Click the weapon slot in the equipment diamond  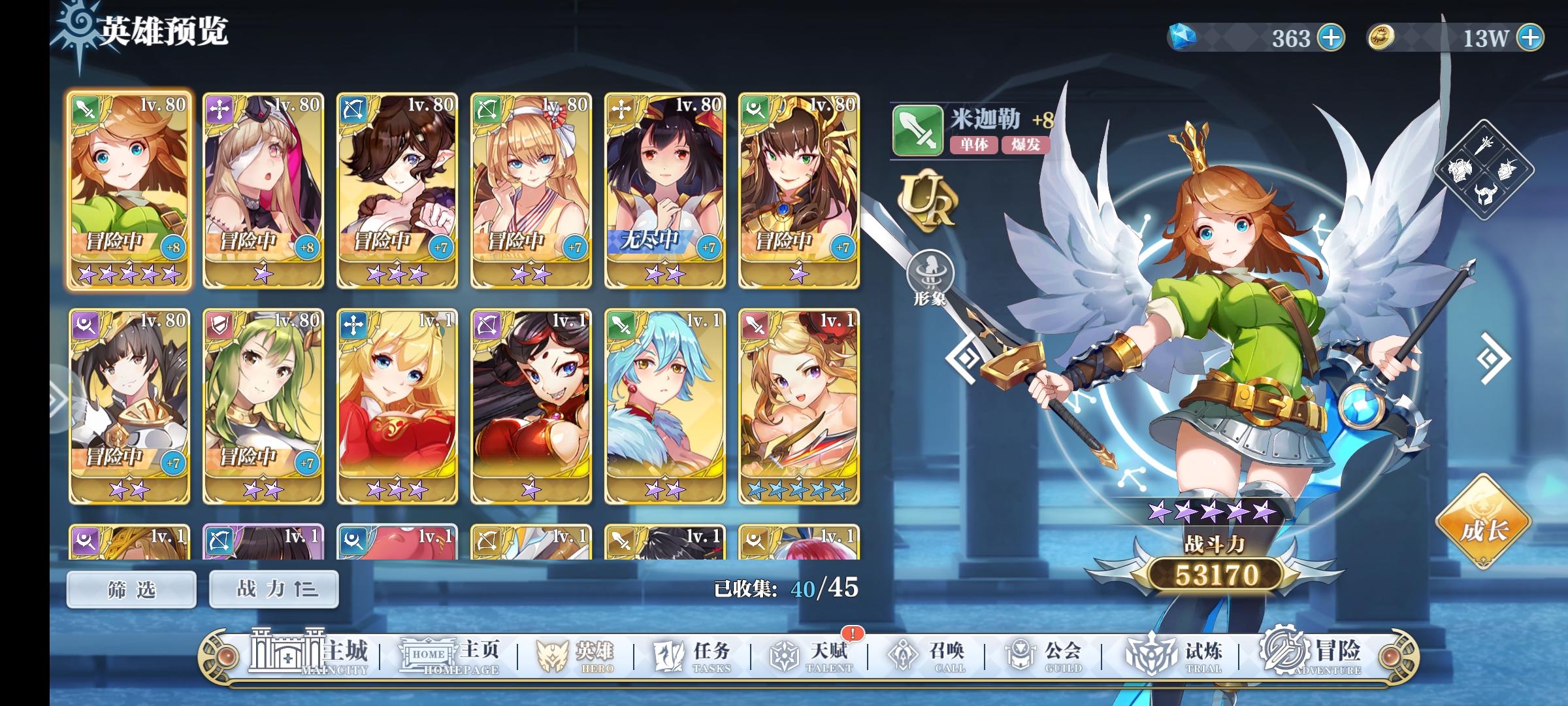tap(1484, 146)
